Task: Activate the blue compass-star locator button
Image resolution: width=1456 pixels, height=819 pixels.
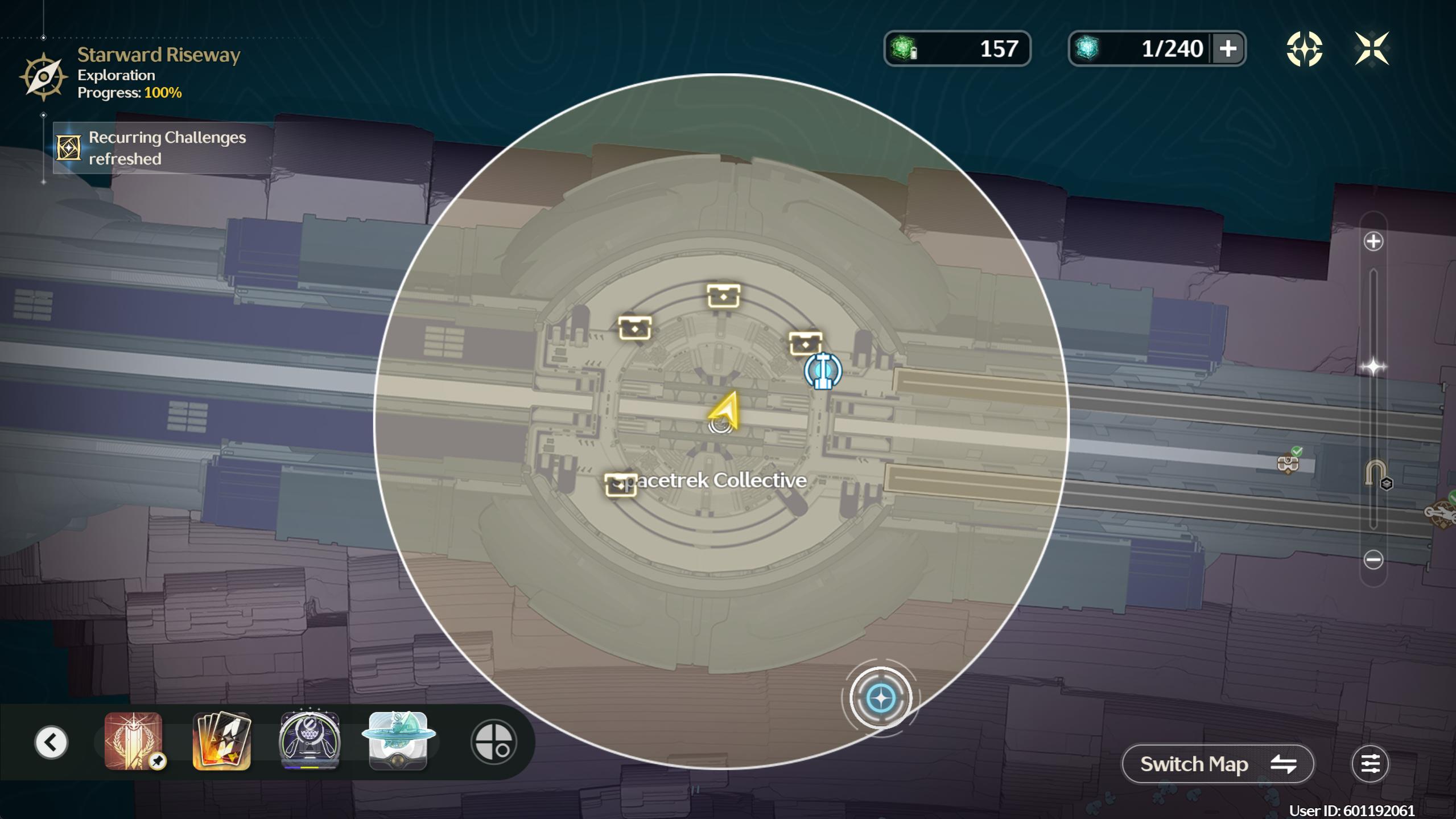Action: [x=880, y=698]
